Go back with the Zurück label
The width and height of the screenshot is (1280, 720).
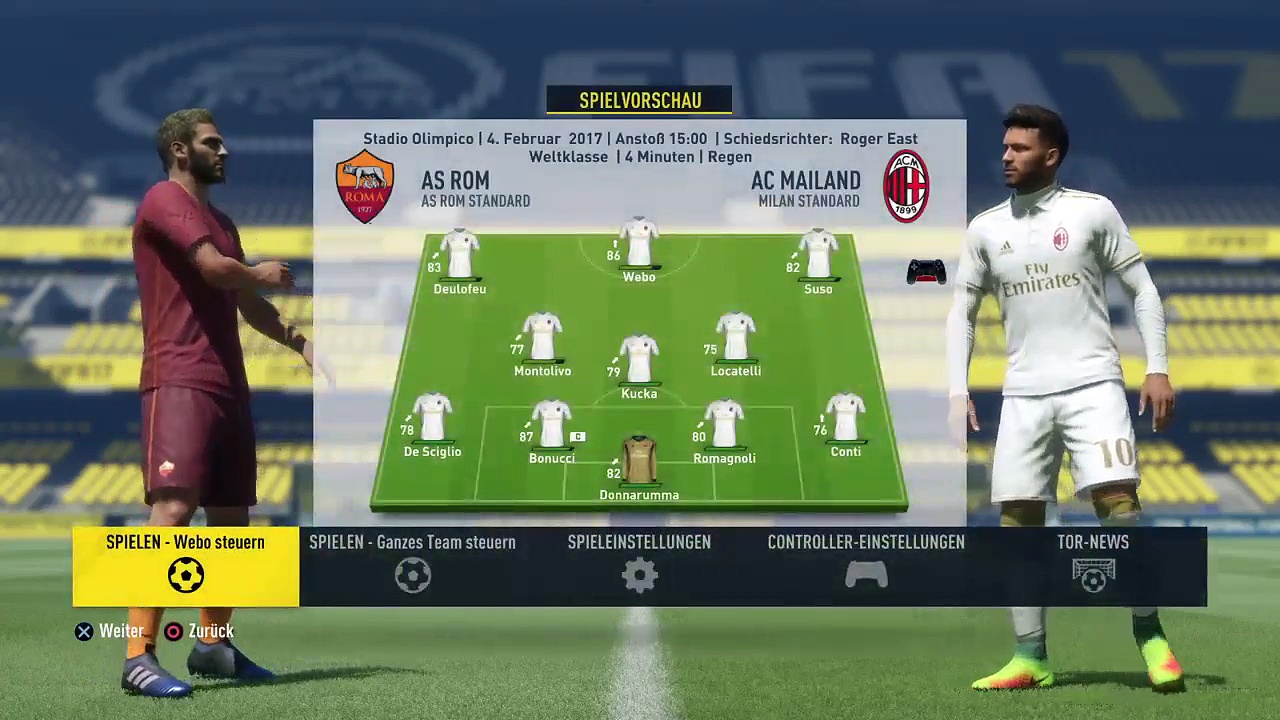pos(210,631)
